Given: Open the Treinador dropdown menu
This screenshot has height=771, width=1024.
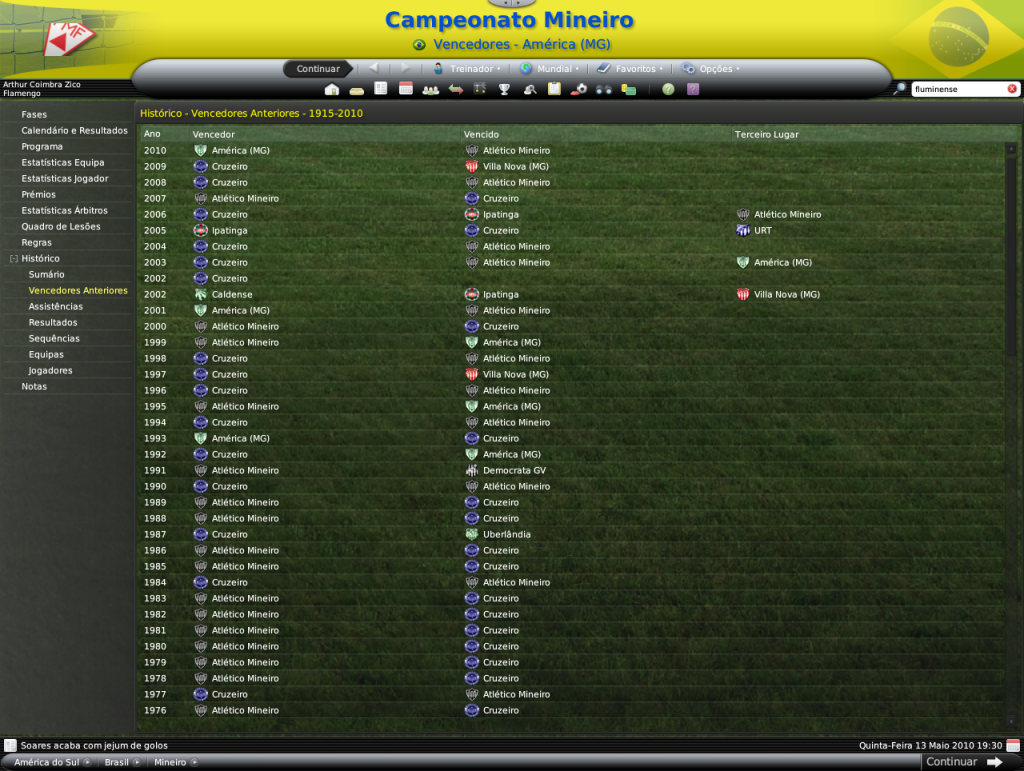Looking at the screenshot, I should pyautogui.click(x=470, y=69).
